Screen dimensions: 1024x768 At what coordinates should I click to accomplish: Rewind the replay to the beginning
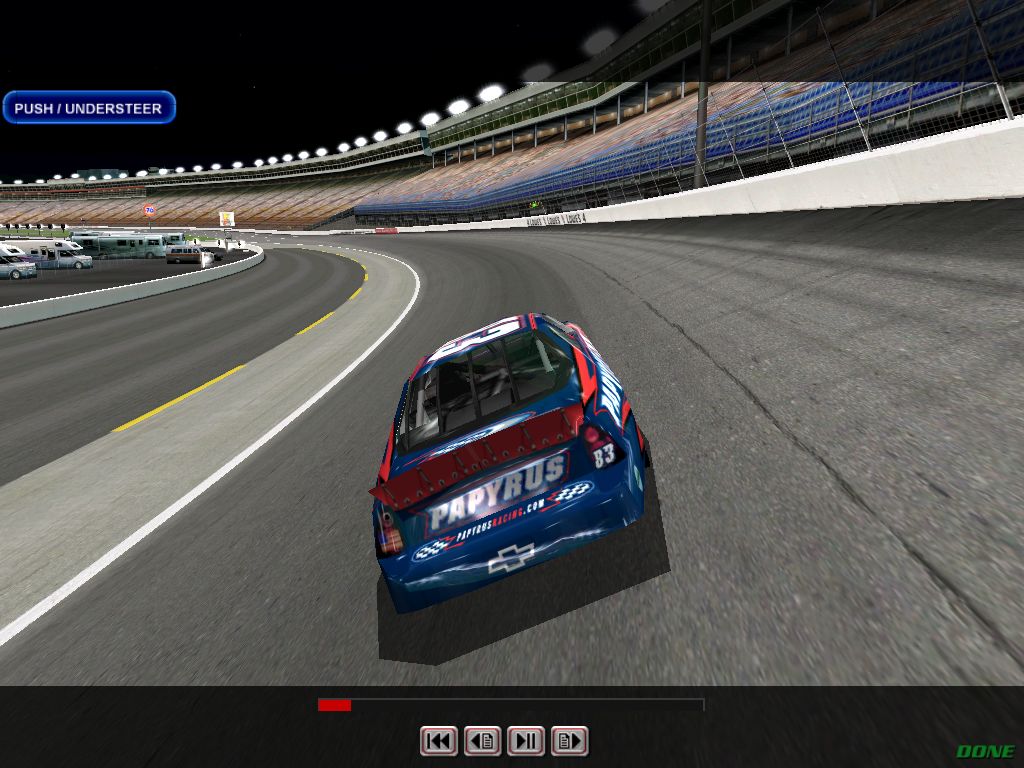438,741
